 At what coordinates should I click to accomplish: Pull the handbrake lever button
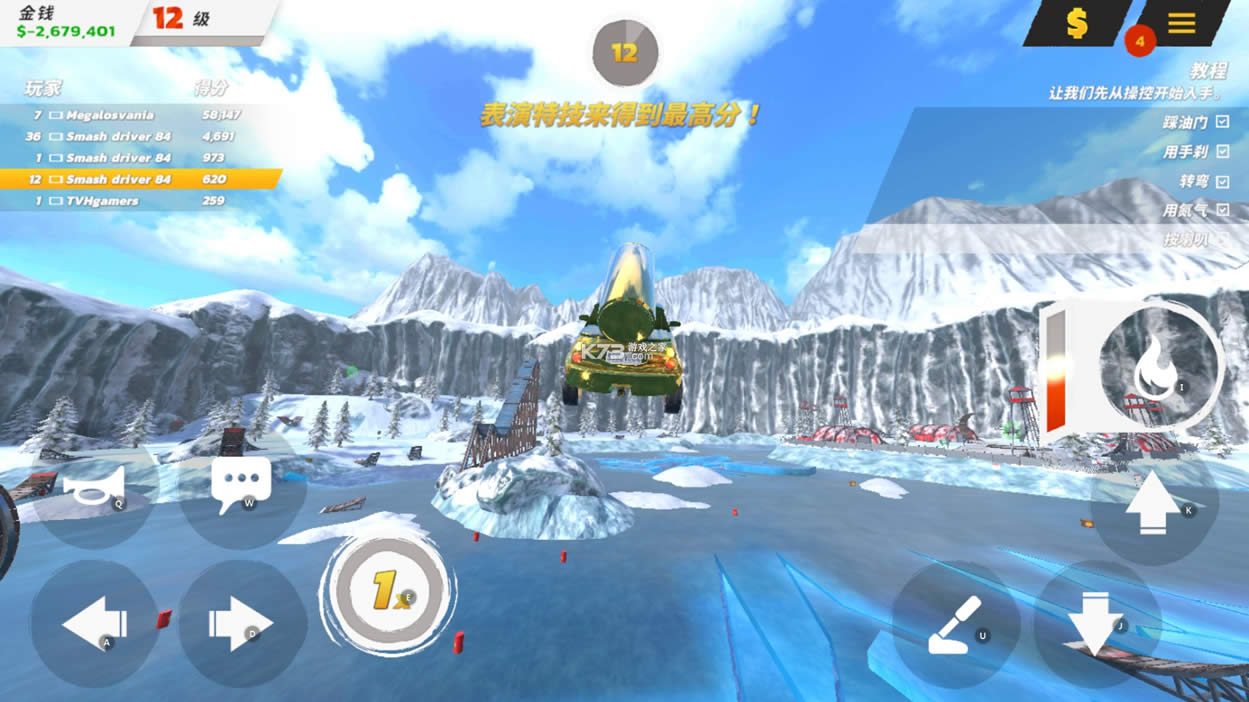click(955, 624)
